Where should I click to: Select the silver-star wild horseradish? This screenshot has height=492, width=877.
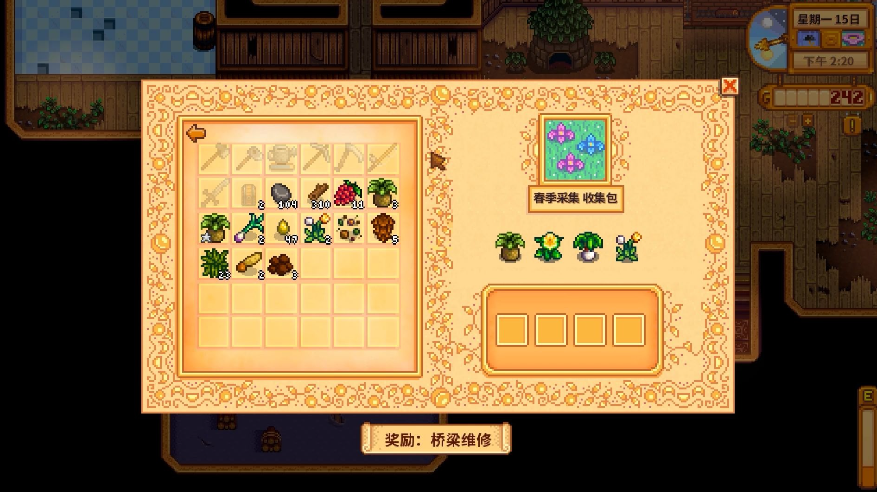pos(216,228)
